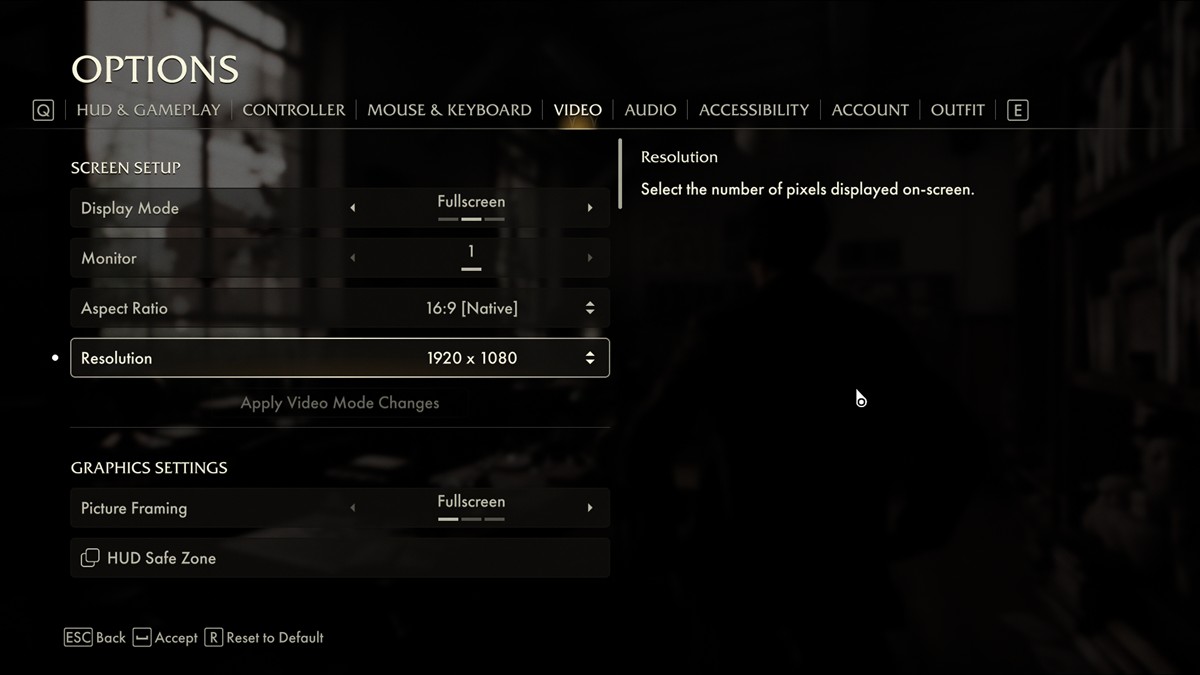Click Picture Framing's left arrow

[352, 508]
